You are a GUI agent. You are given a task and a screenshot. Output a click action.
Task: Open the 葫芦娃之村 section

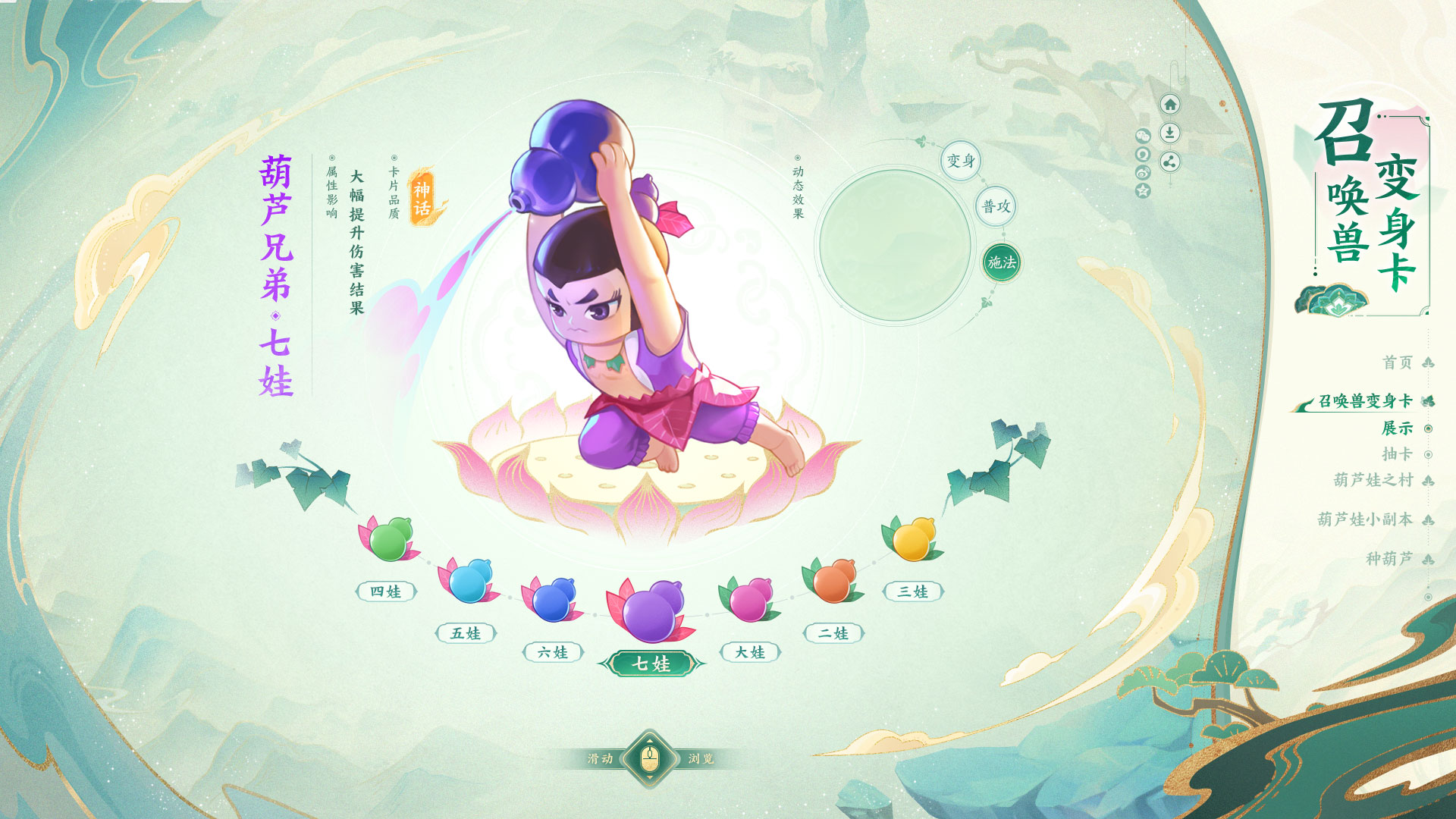tap(1373, 480)
